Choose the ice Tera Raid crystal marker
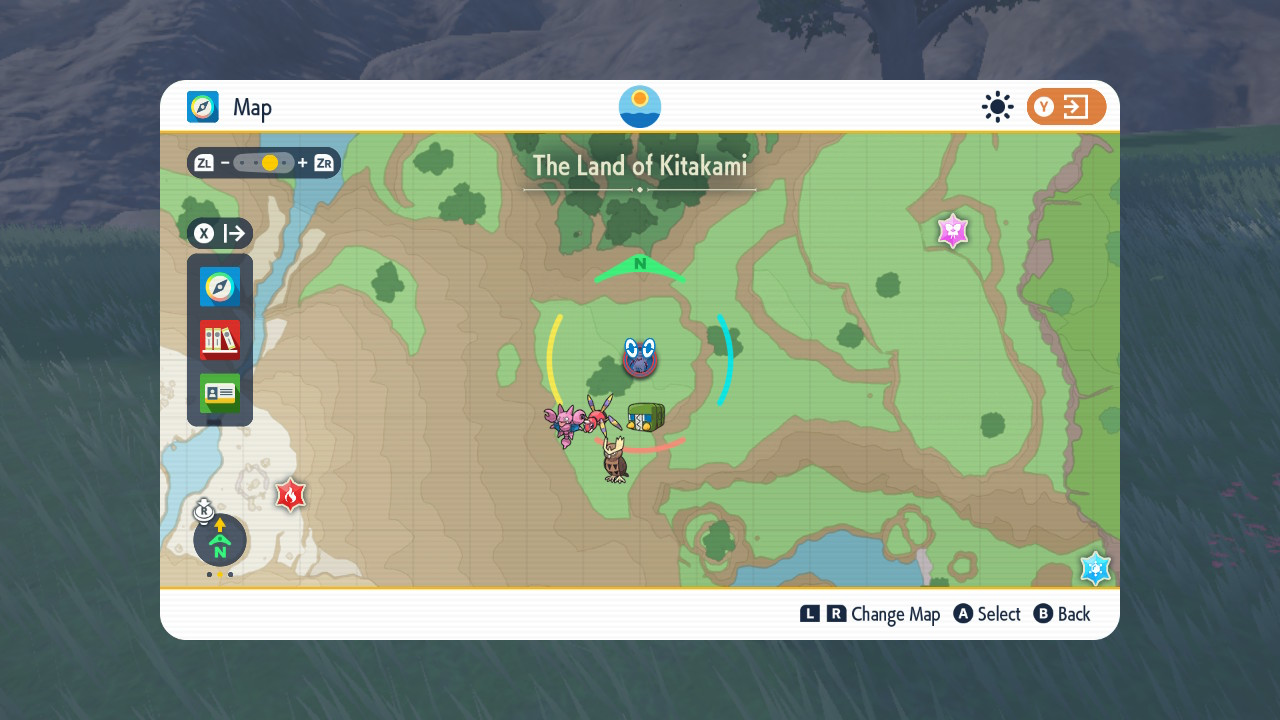The image size is (1280, 720). (1096, 568)
